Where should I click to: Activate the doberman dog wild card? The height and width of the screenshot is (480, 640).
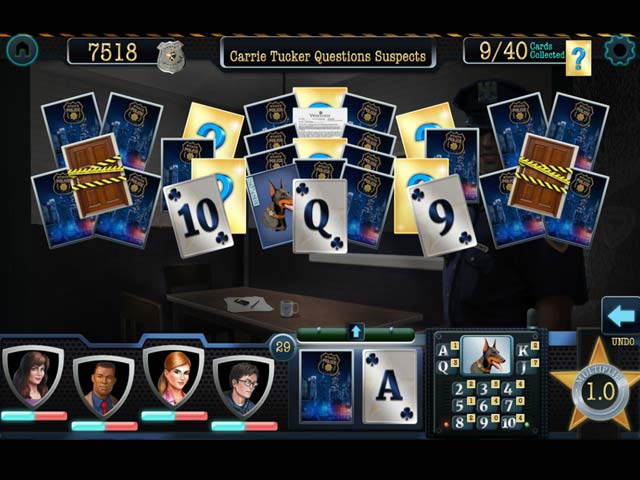486,354
